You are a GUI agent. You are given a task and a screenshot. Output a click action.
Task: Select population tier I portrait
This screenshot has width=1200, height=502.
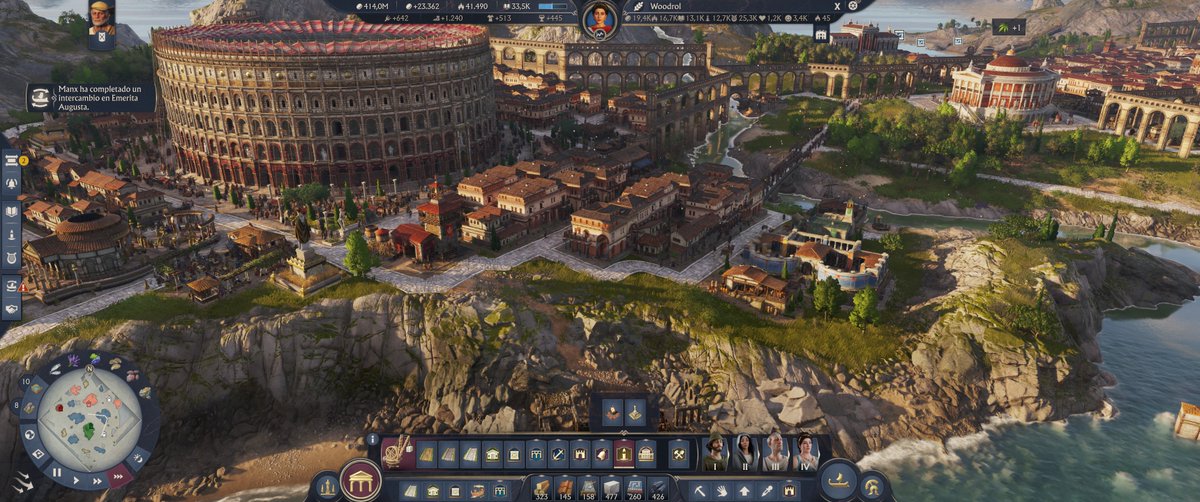[714, 453]
